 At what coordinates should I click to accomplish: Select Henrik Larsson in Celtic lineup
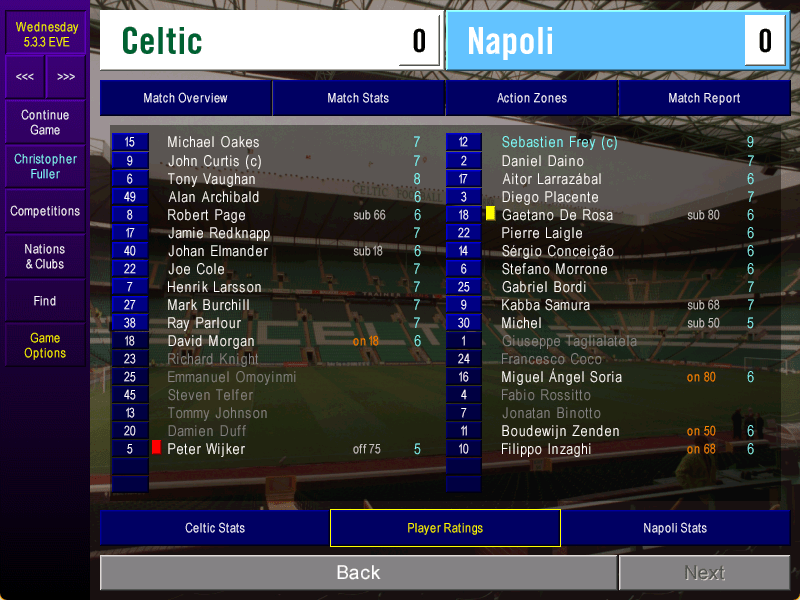click(x=214, y=287)
